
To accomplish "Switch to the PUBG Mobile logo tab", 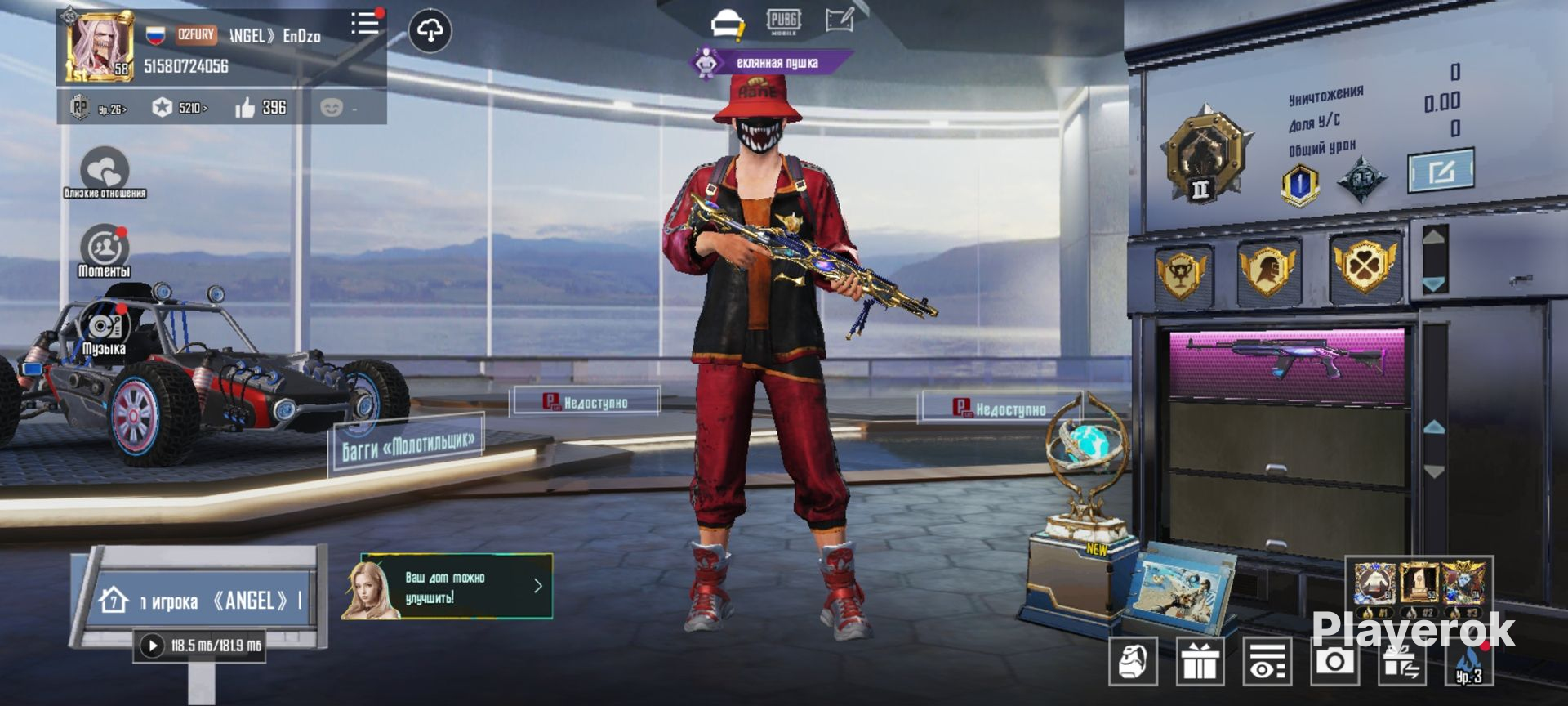I will point(783,21).
